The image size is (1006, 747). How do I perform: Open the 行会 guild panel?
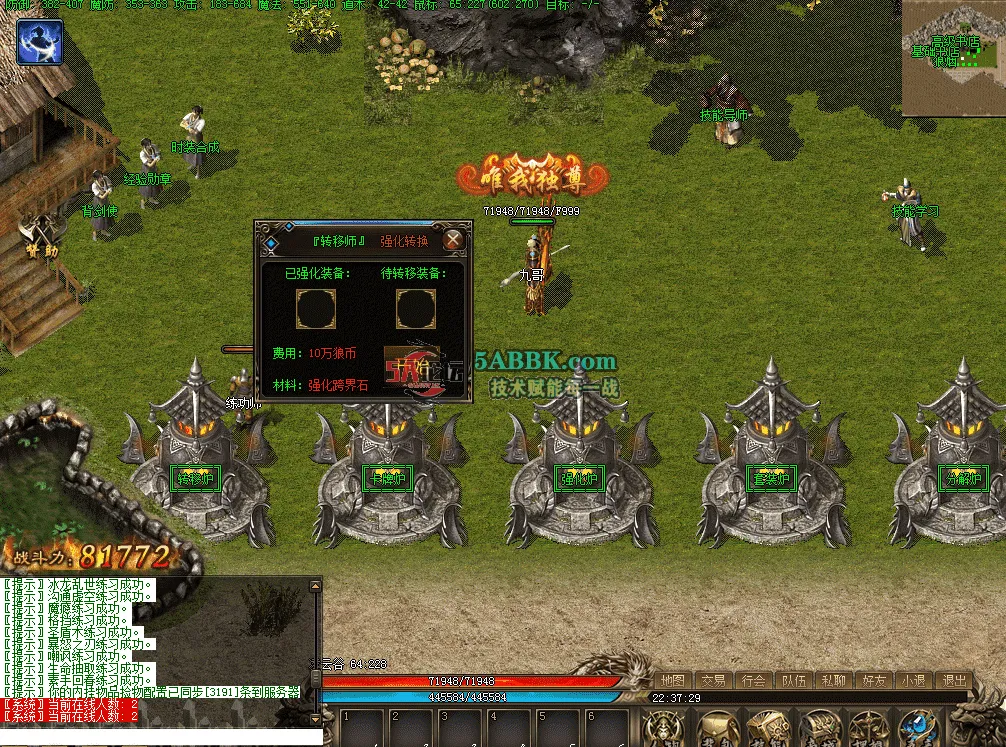coord(753,681)
